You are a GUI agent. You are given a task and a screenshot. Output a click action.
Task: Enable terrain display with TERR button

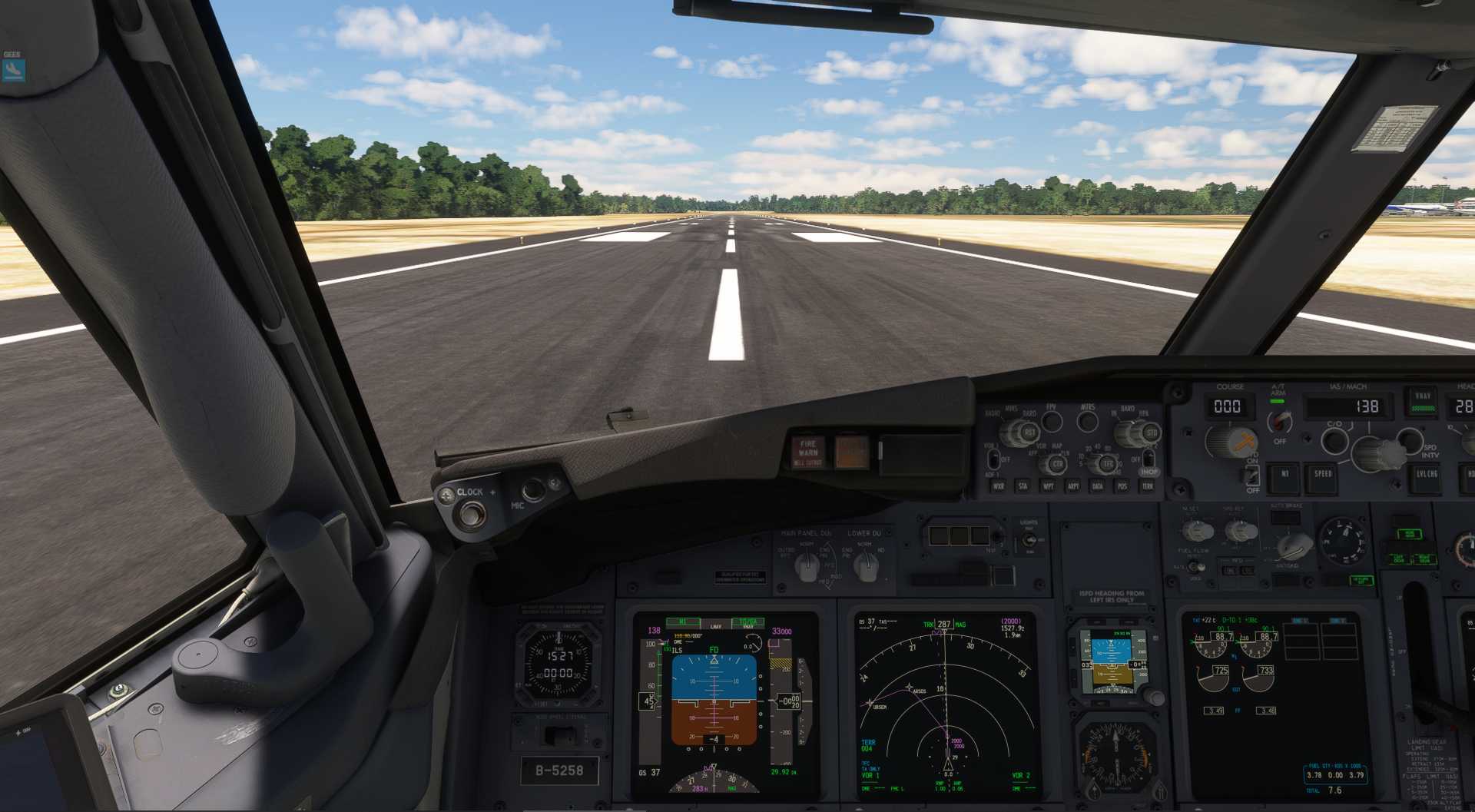1147,486
